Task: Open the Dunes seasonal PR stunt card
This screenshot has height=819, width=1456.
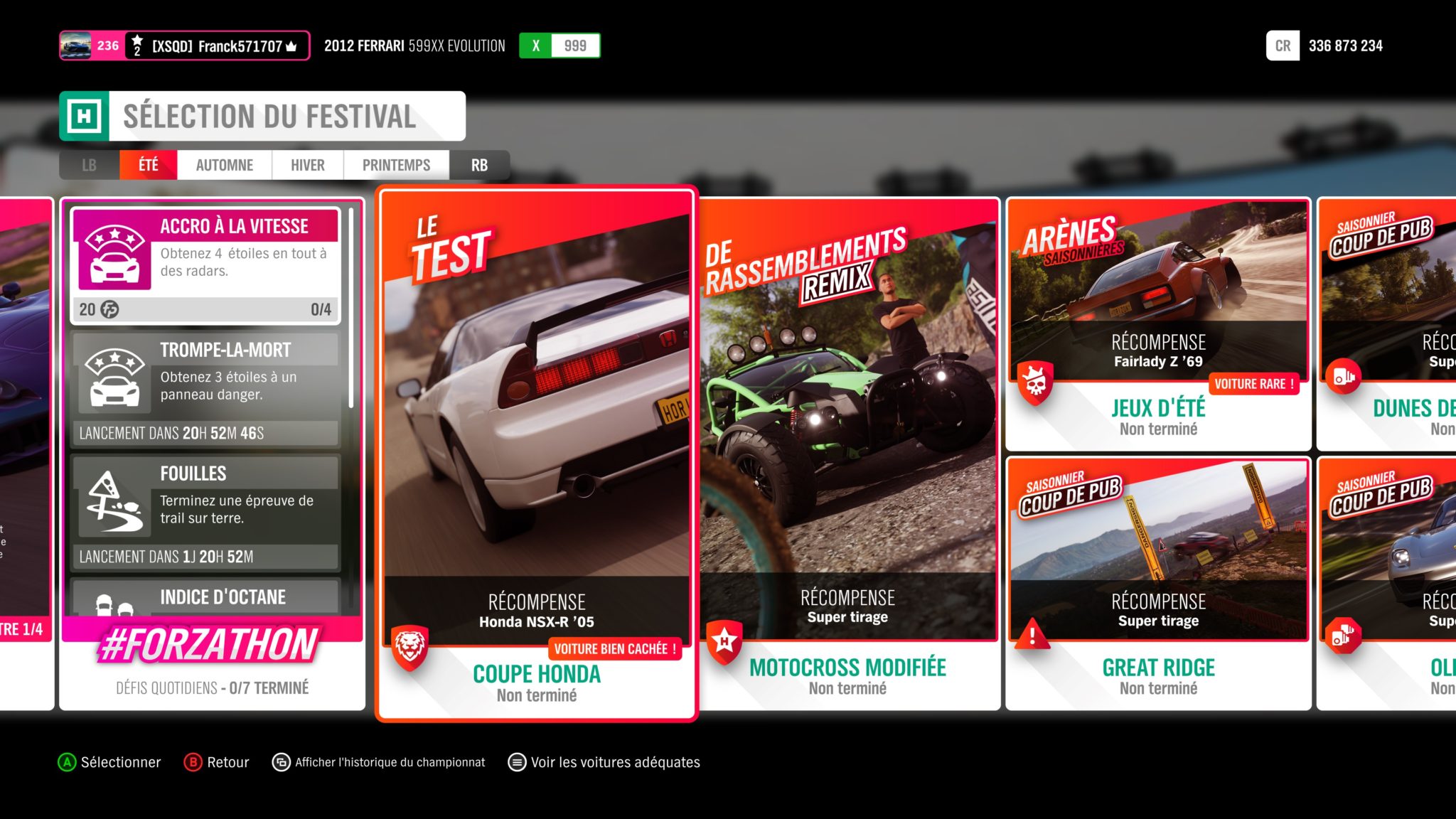Action: (1386, 324)
